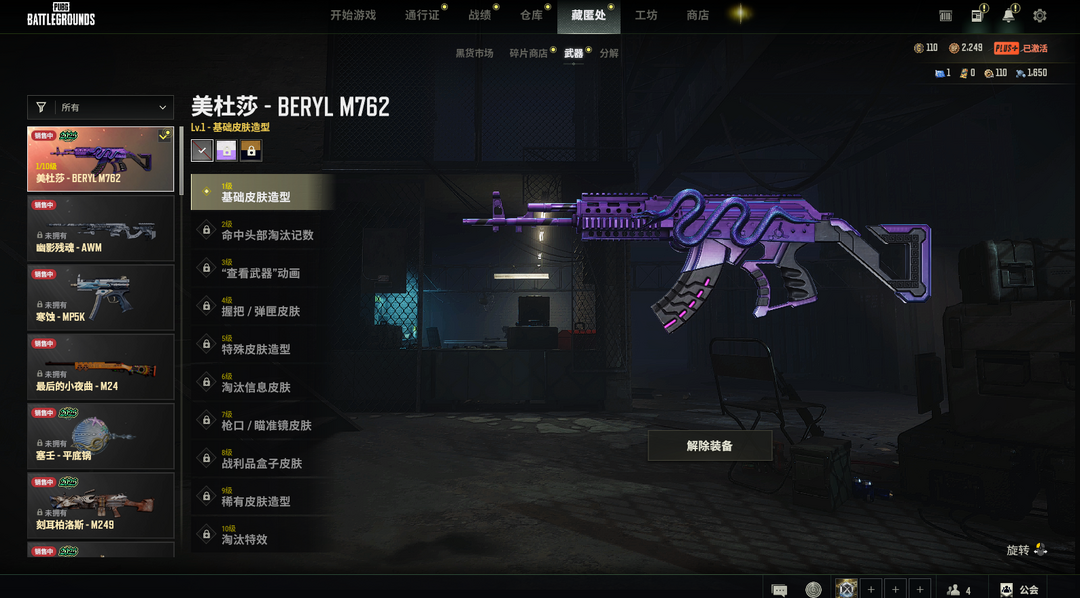Open settings with the gear icon
Image resolution: width=1080 pixels, height=598 pixels.
(1039, 16)
